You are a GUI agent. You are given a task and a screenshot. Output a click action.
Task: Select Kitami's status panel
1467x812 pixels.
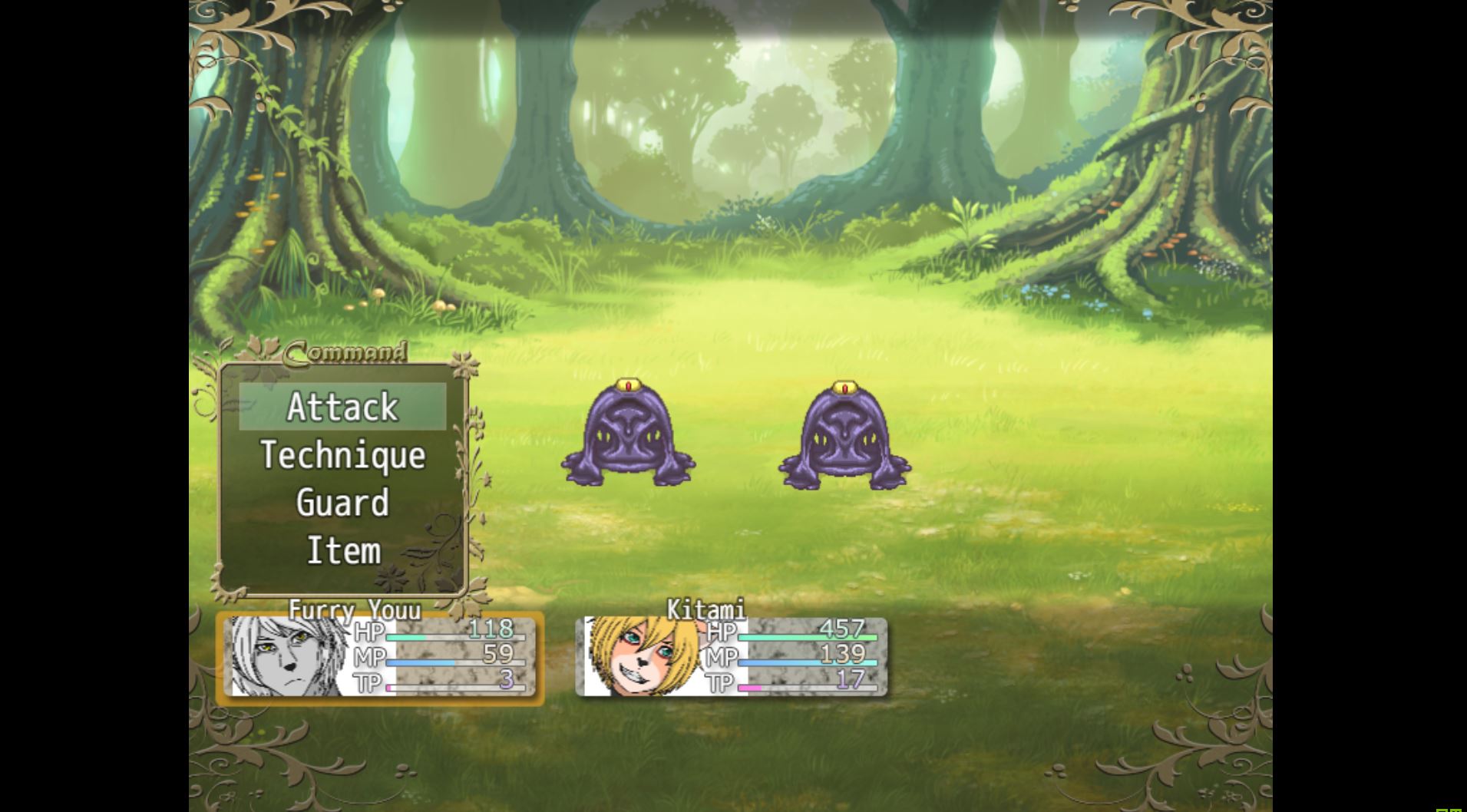[731, 657]
